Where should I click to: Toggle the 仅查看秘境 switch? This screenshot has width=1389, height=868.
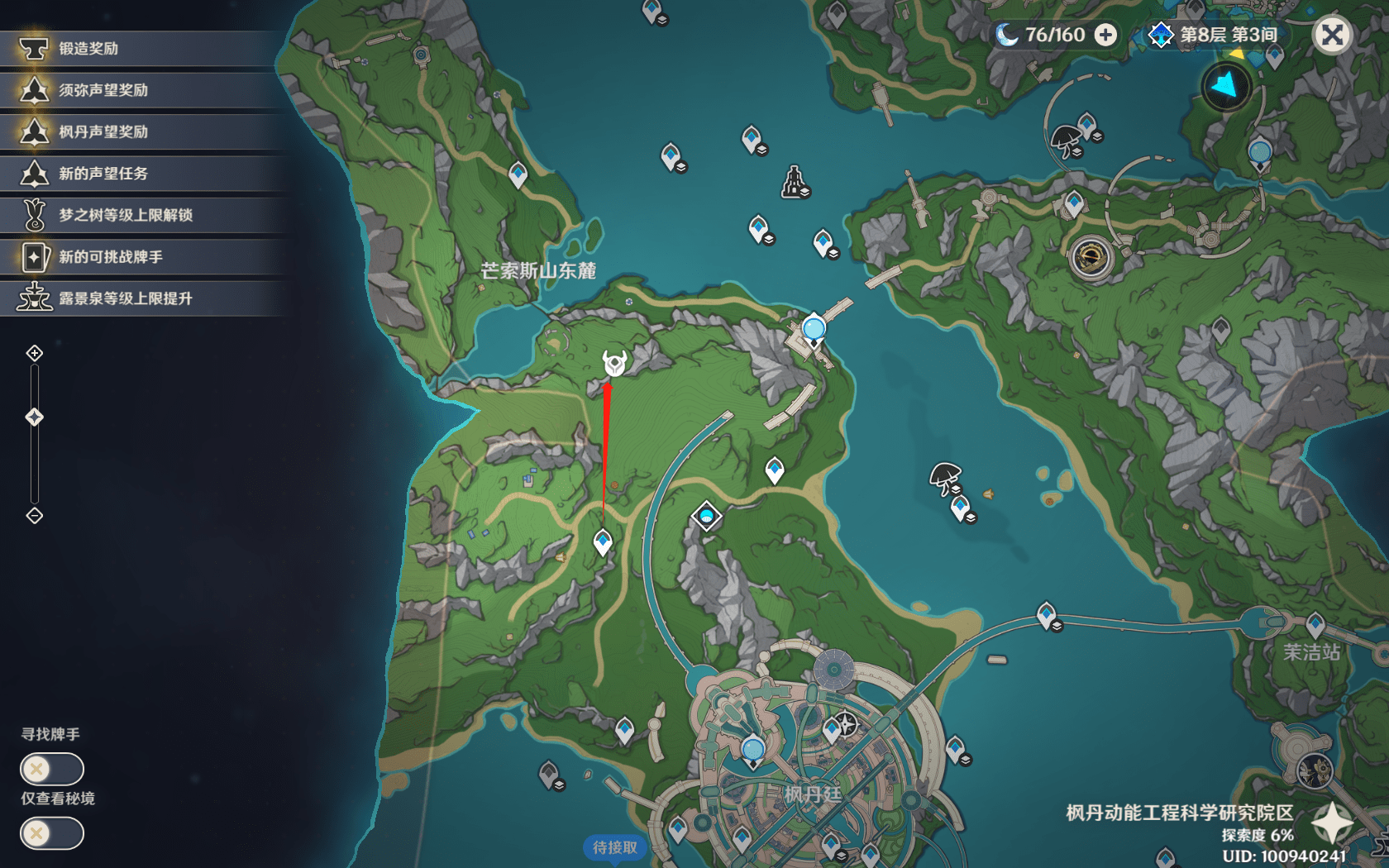coord(51,833)
